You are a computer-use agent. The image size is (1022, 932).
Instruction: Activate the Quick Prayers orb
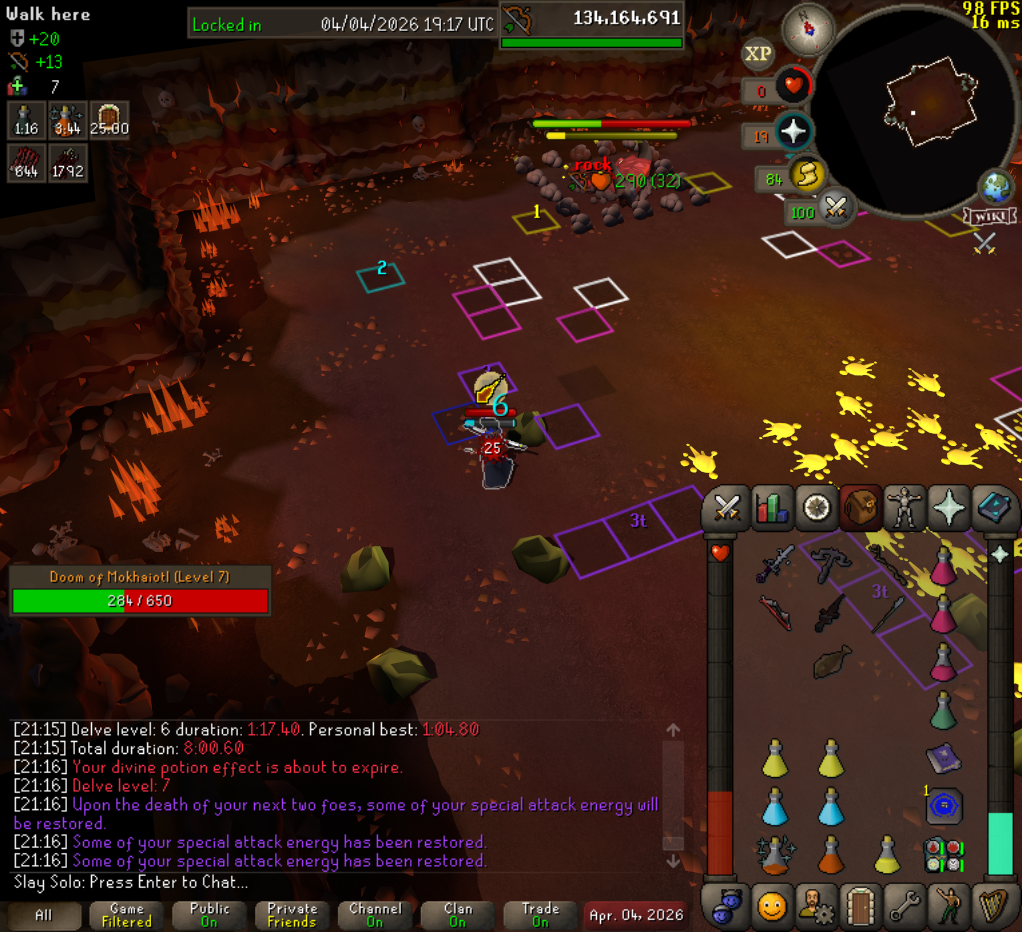click(794, 132)
